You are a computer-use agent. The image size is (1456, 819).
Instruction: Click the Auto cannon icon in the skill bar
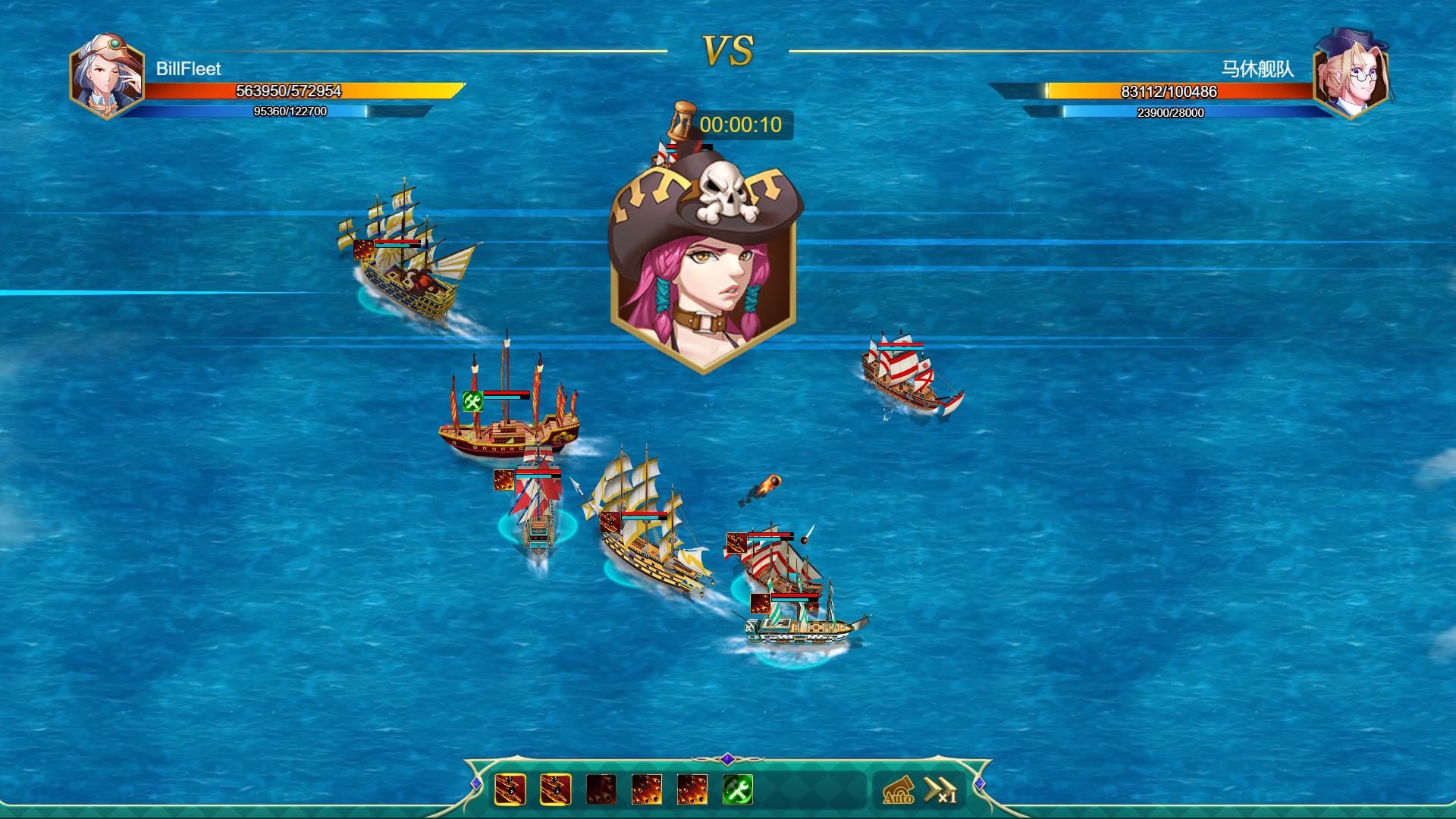(899, 790)
